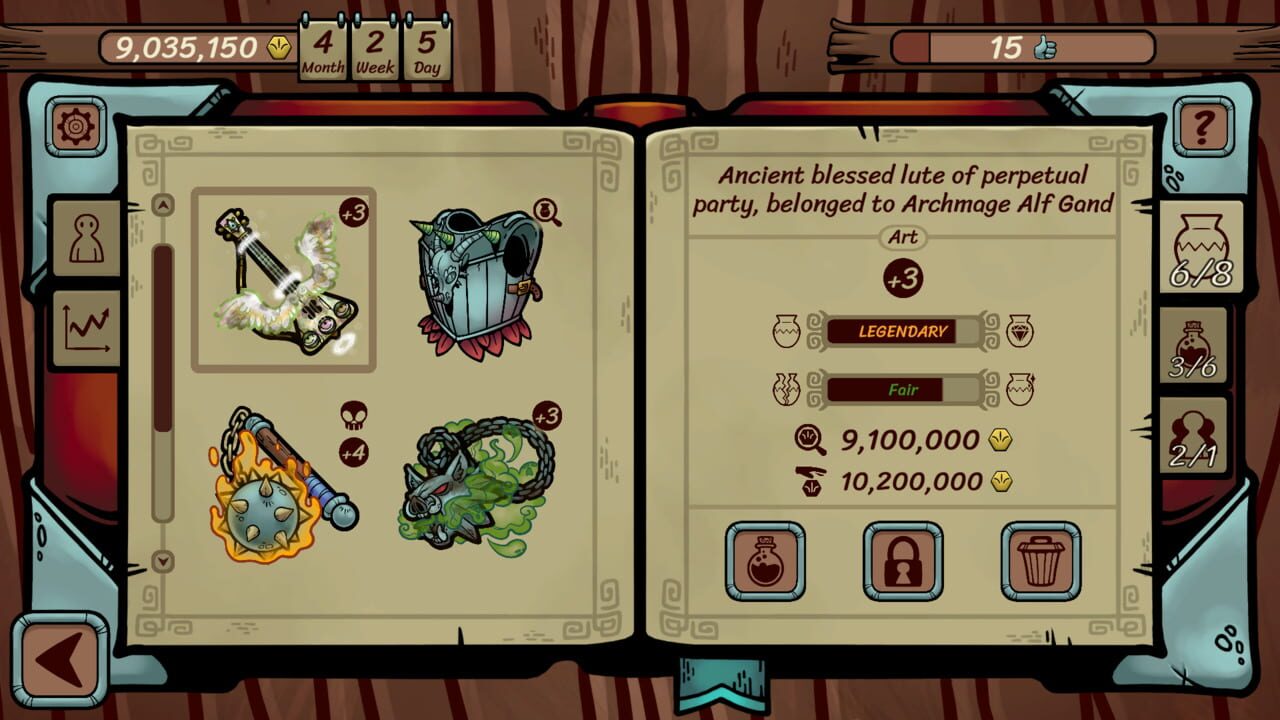This screenshot has height=720, width=1280.
Task: Expand the Art category label
Action: [x=902, y=237]
